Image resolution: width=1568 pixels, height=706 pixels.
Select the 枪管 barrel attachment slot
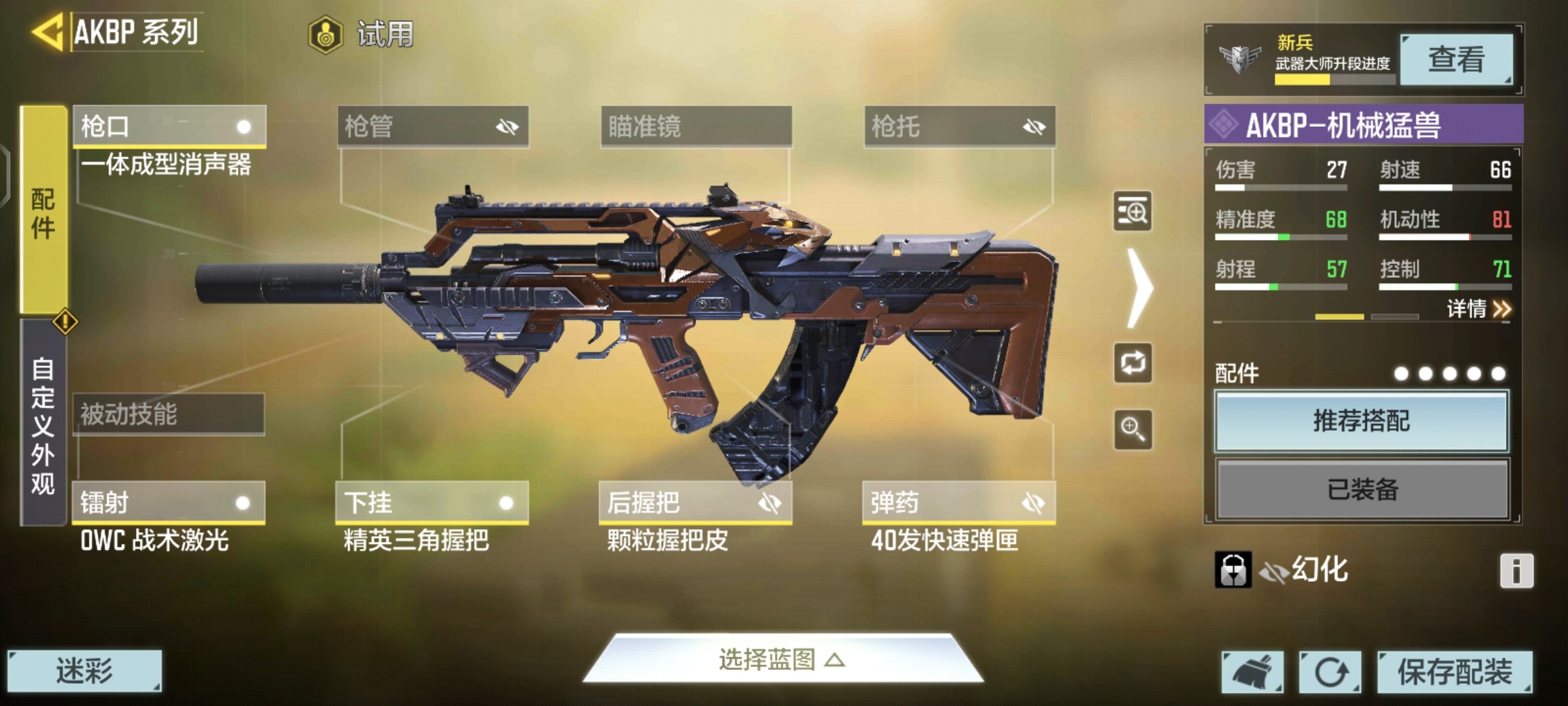pos(433,126)
